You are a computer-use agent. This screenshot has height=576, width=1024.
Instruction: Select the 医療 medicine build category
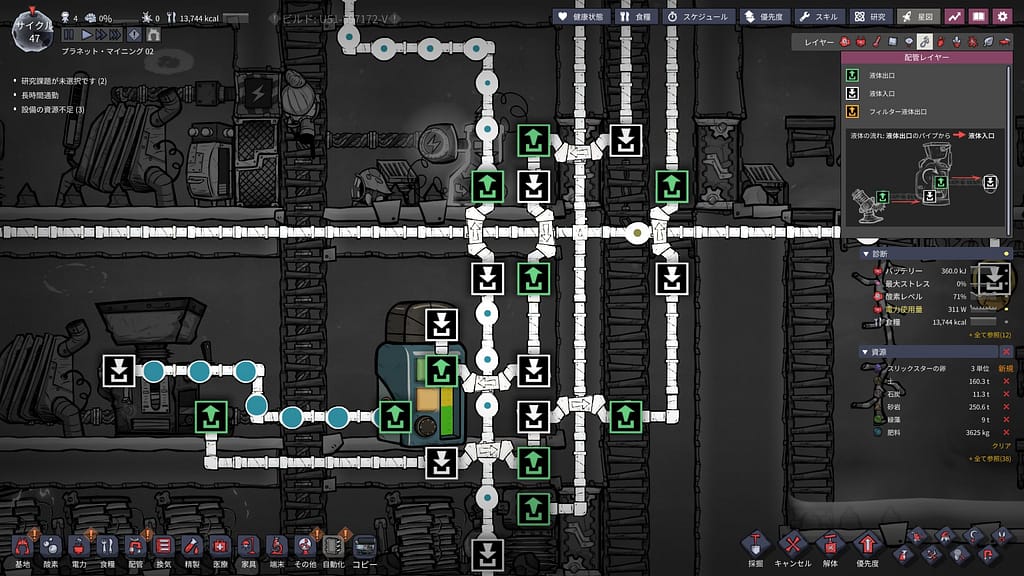(220, 548)
